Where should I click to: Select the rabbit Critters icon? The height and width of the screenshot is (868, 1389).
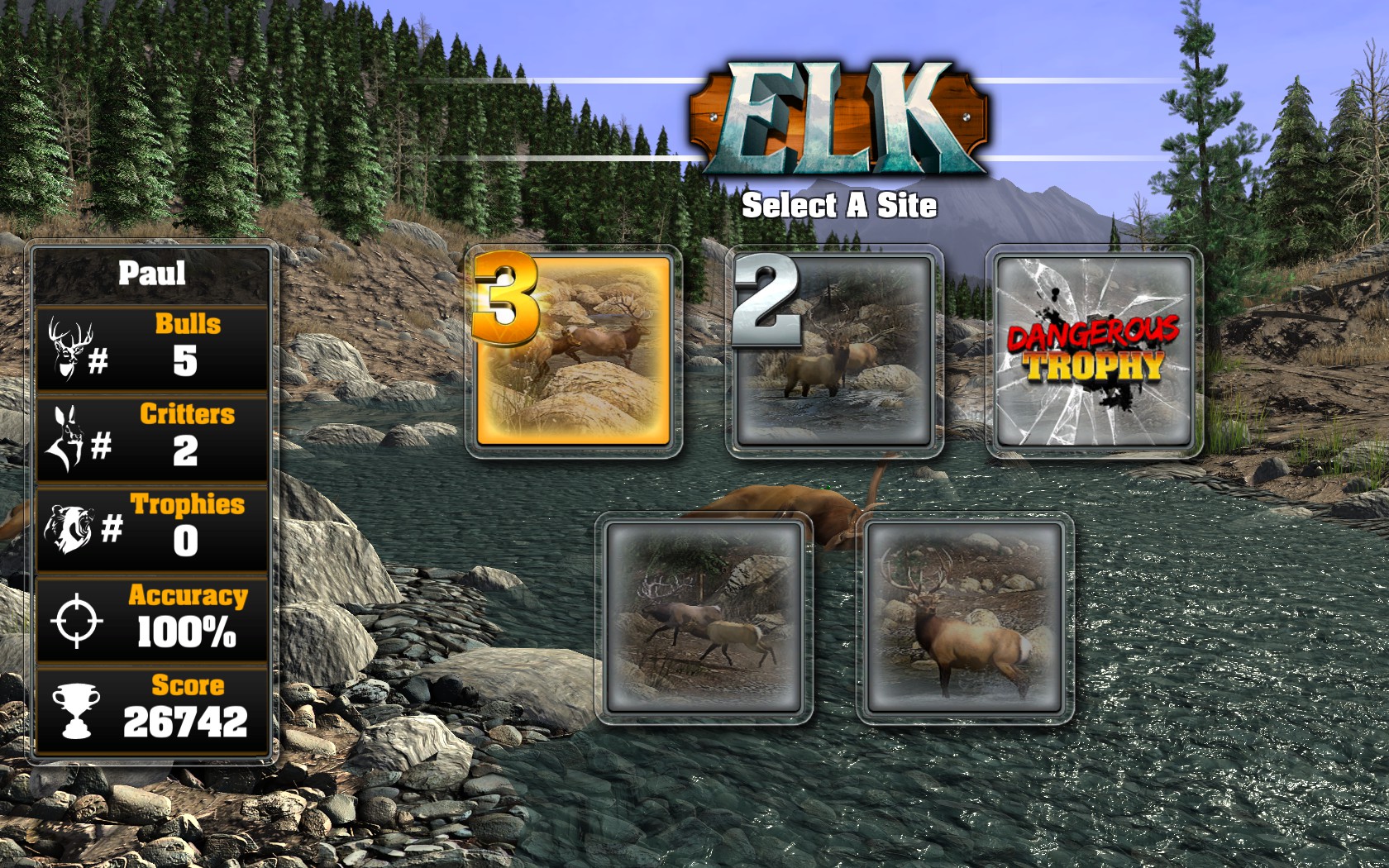[x=66, y=438]
